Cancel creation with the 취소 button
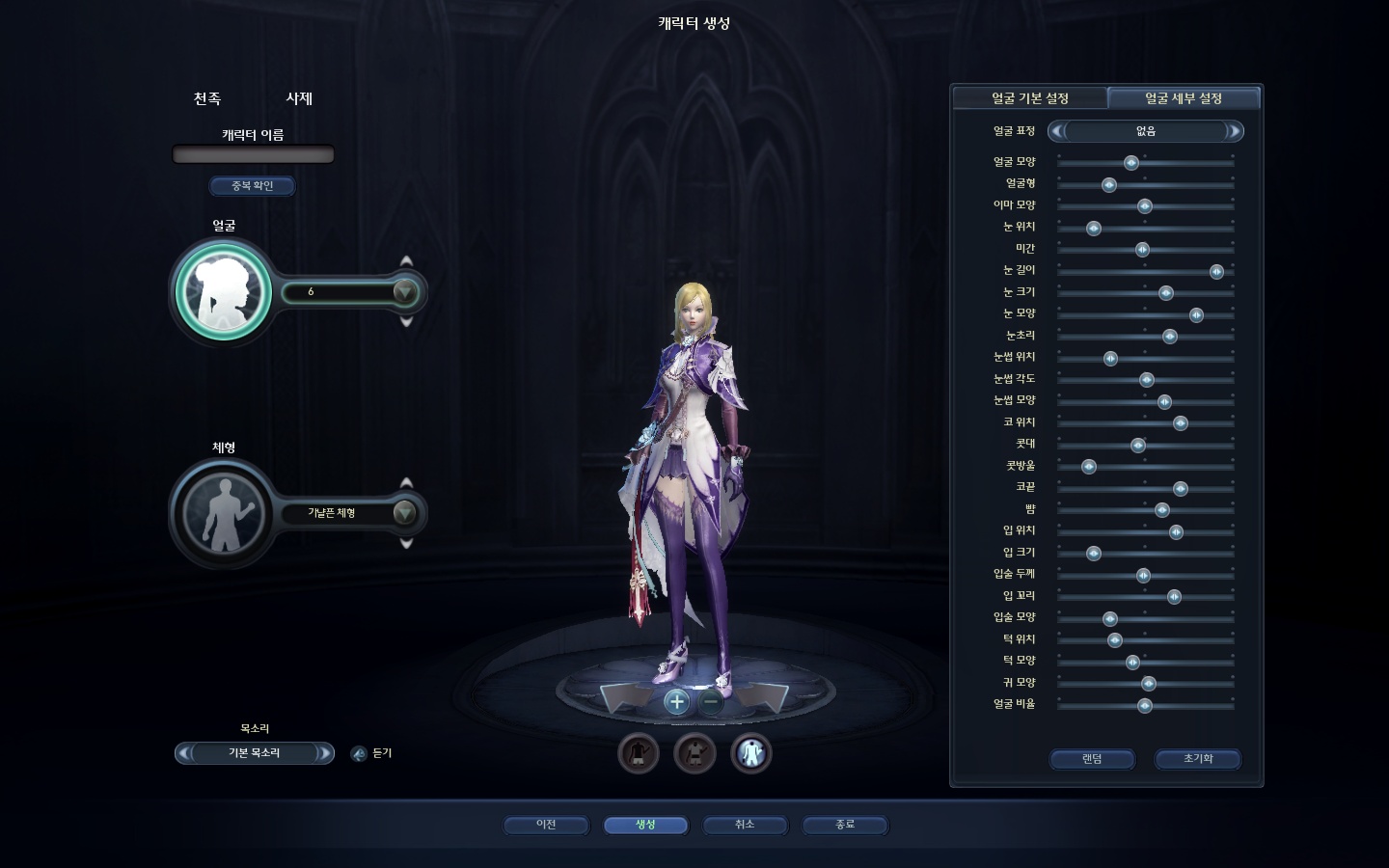1389x868 pixels. click(x=745, y=825)
